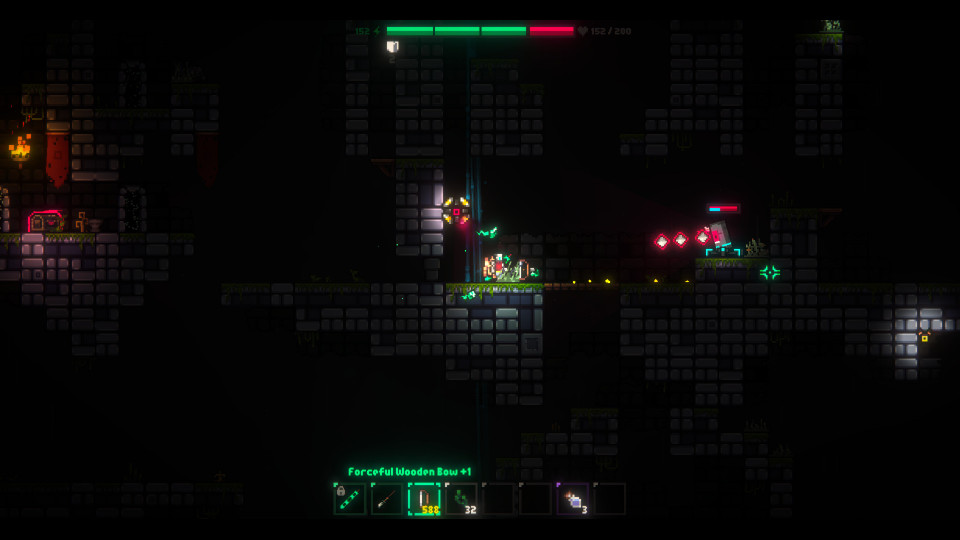Select the Forceful Wooden Bow slot
Screen dimensions: 960x540
click(424, 498)
